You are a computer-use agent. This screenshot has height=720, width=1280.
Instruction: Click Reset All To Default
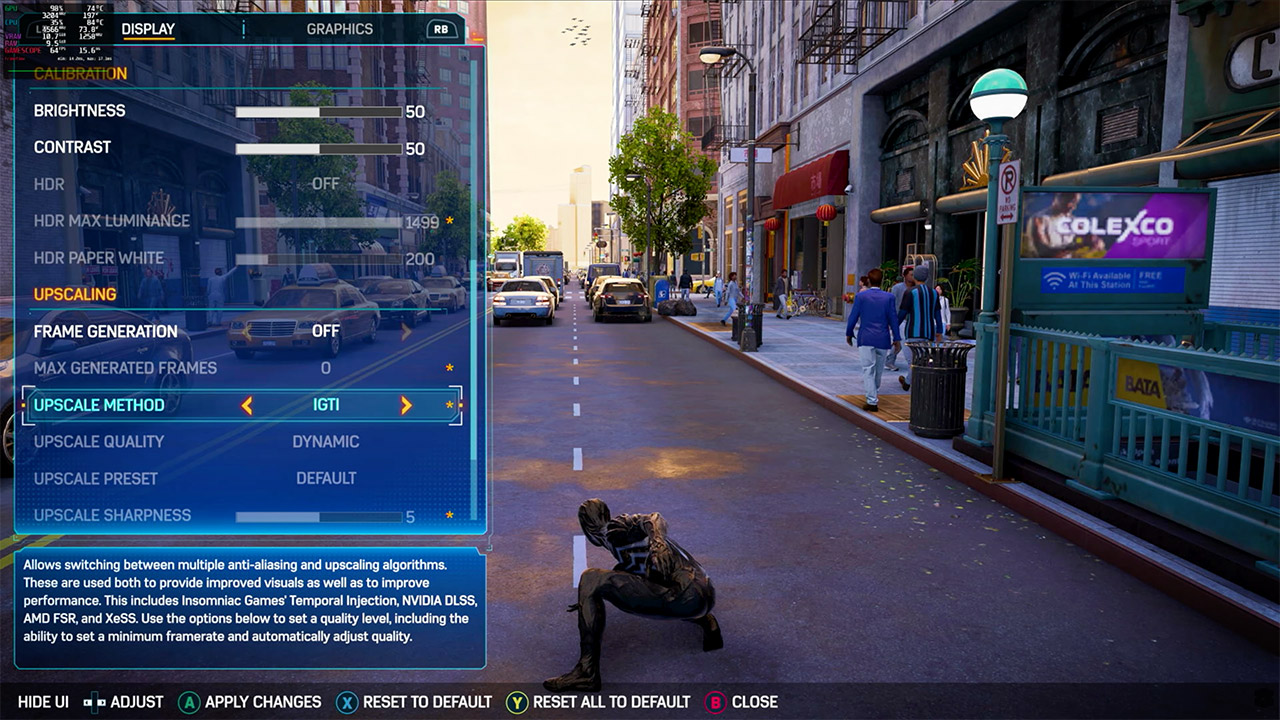pos(598,702)
